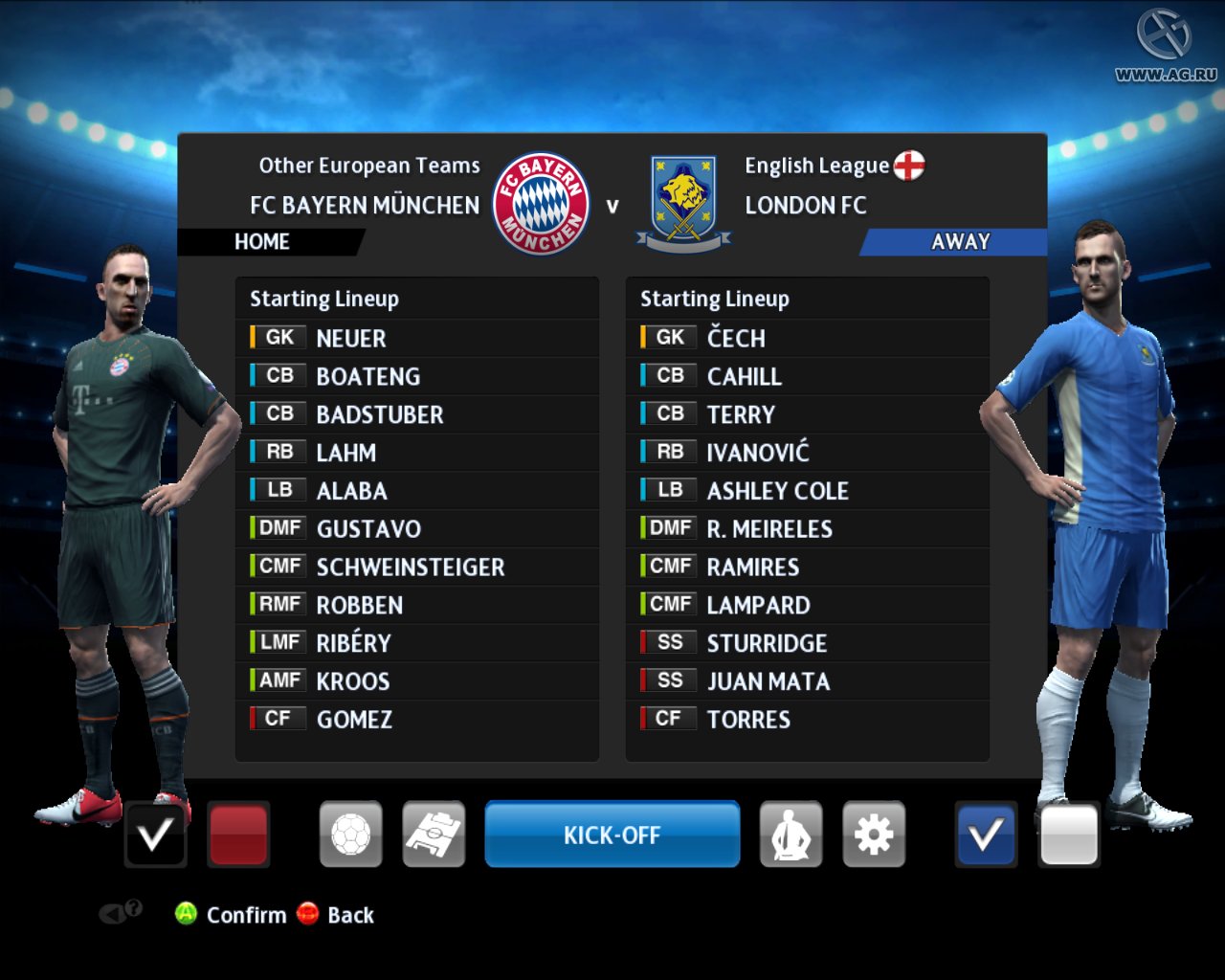The width and height of the screenshot is (1225, 980).
Task: Toggle the away side blue checkmark
Action: coord(986,835)
